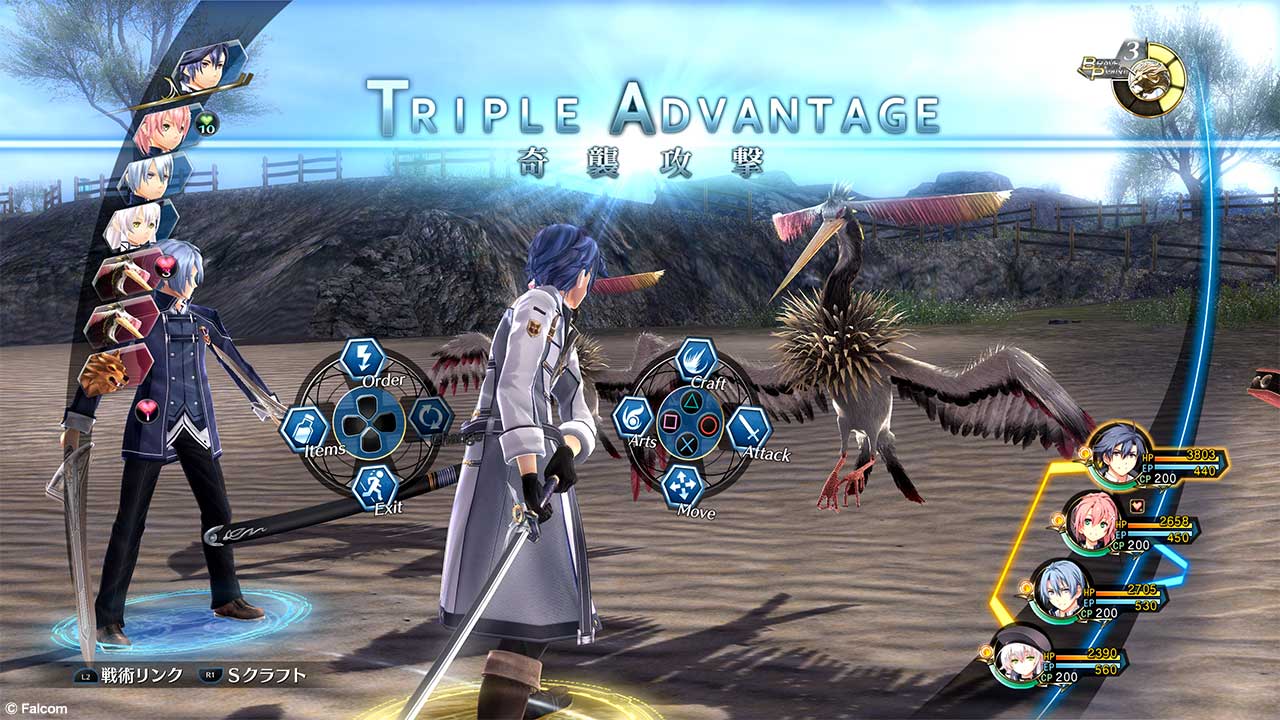Select the dark-haired leader's party status portrait
This screenshot has height=720, width=1280.
pos(1116,455)
